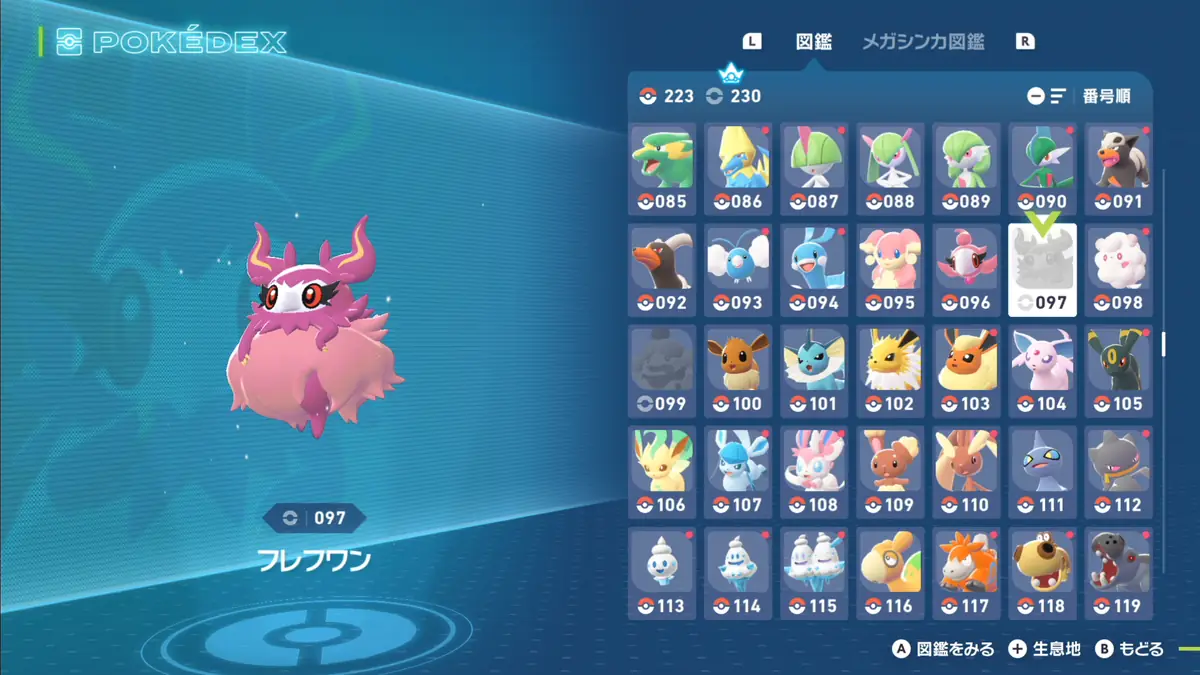Image resolution: width=1200 pixels, height=675 pixels.
Task: Pick Swirlix entry 098
Action: (x=1119, y=270)
